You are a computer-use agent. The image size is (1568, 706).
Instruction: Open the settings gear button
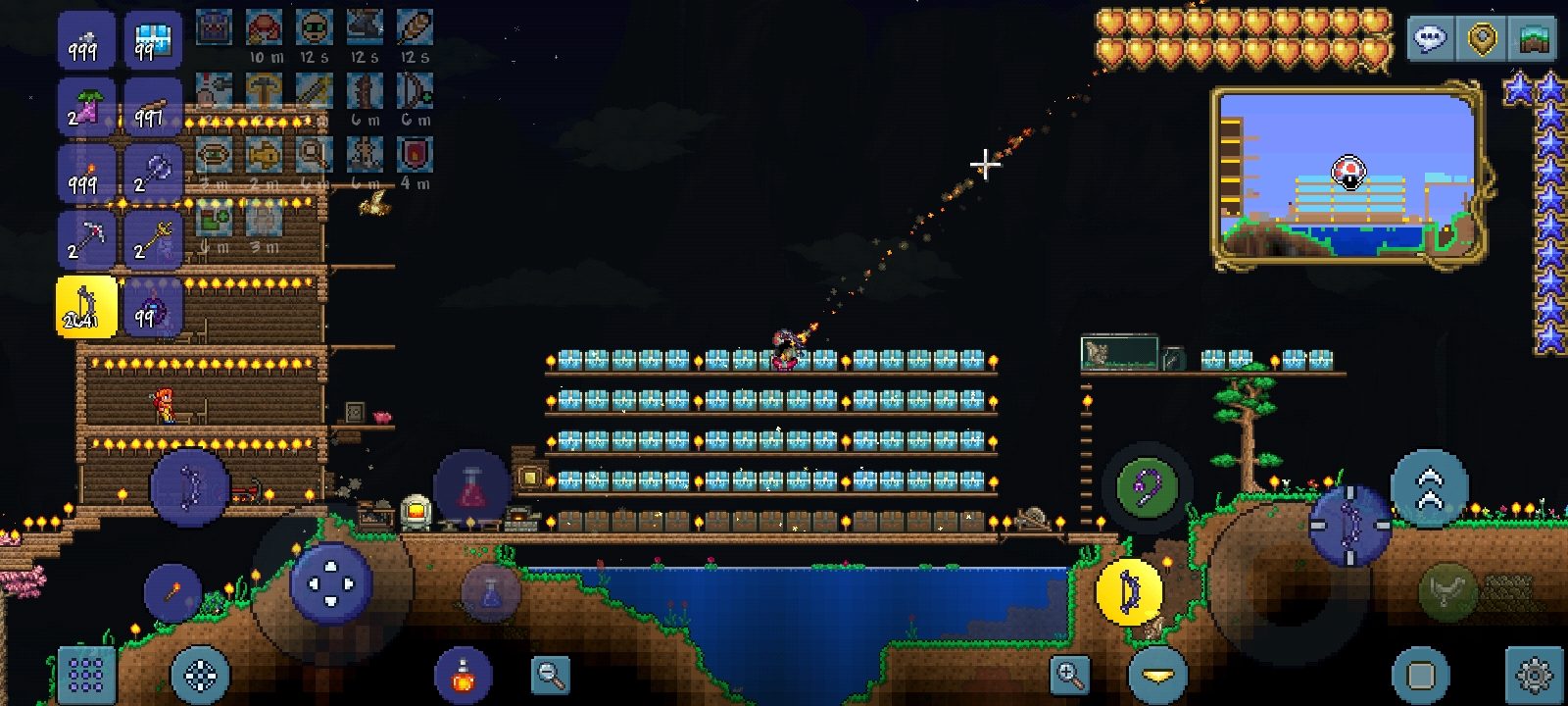1533,675
